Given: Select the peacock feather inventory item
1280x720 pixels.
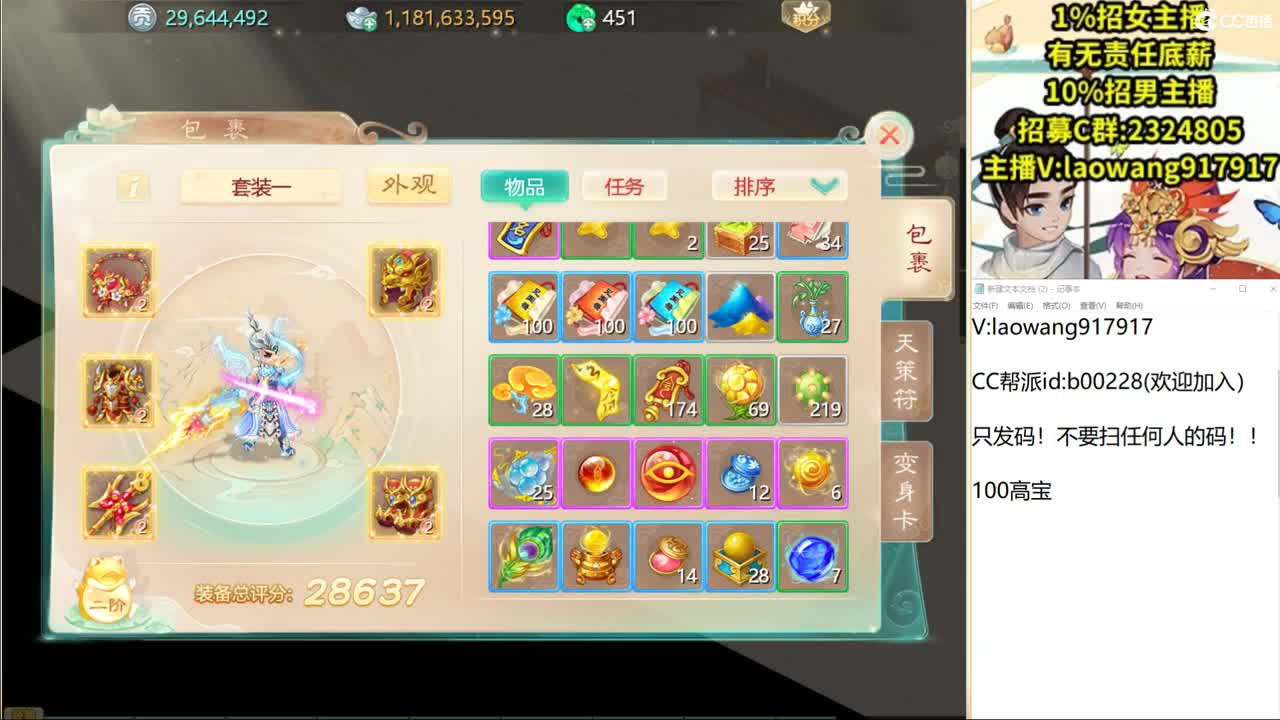Looking at the screenshot, I should [x=523, y=557].
